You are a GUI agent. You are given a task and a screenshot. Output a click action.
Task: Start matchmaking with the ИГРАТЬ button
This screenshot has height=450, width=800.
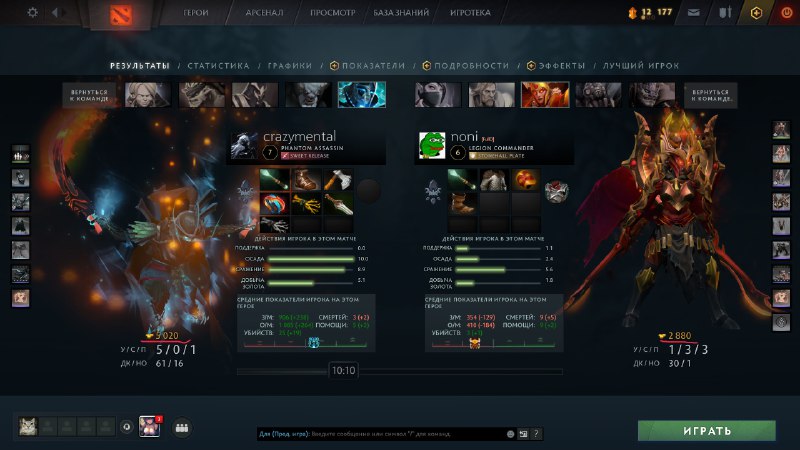click(x=707, y=431)
